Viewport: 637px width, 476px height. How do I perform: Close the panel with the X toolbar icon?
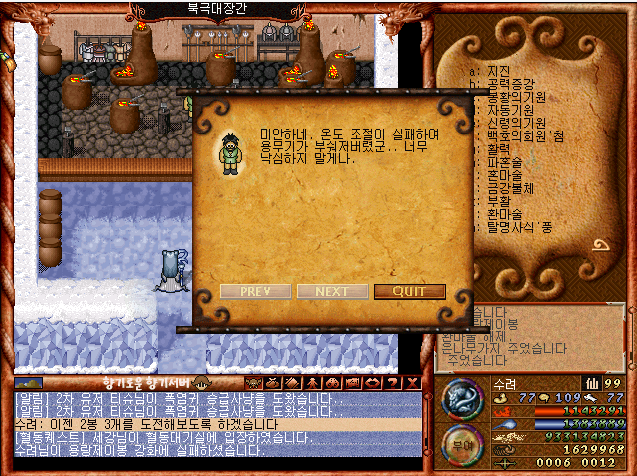(x=409, y=381)
